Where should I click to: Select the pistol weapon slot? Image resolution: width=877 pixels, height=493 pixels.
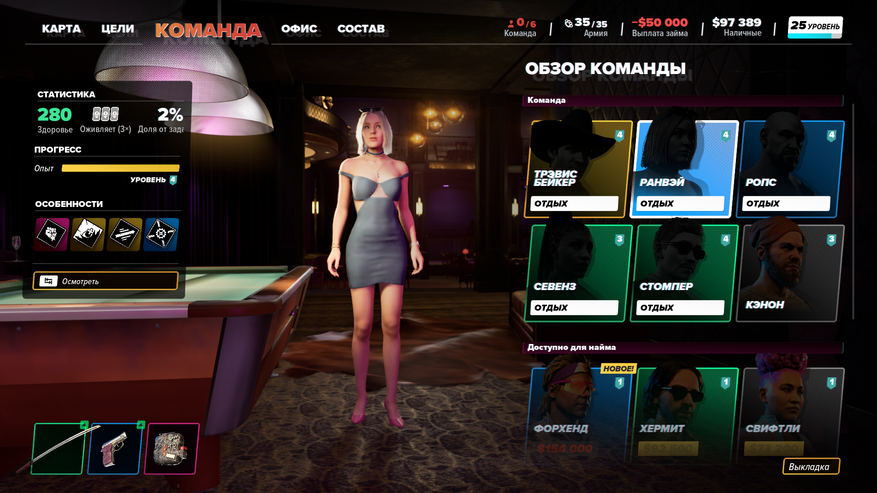click(115, 449)
